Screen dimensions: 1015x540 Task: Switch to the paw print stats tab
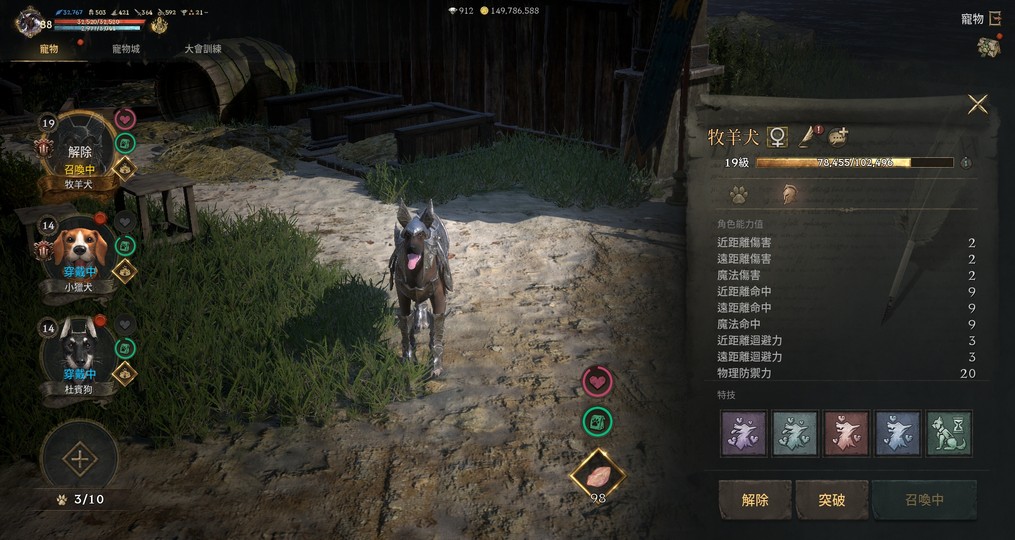(738, 194)
